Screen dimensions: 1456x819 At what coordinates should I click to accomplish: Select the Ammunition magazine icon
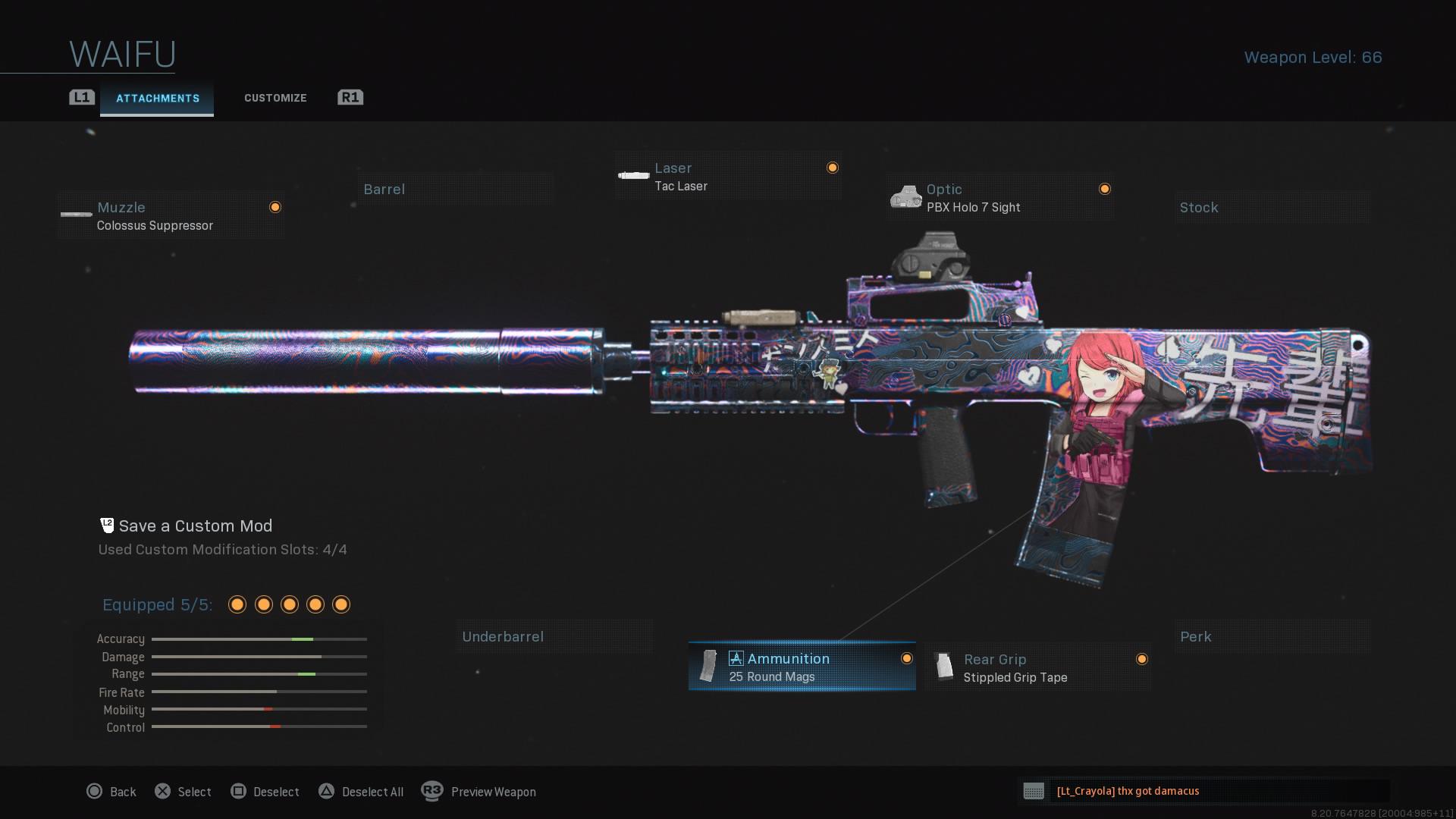coord(707,666)
